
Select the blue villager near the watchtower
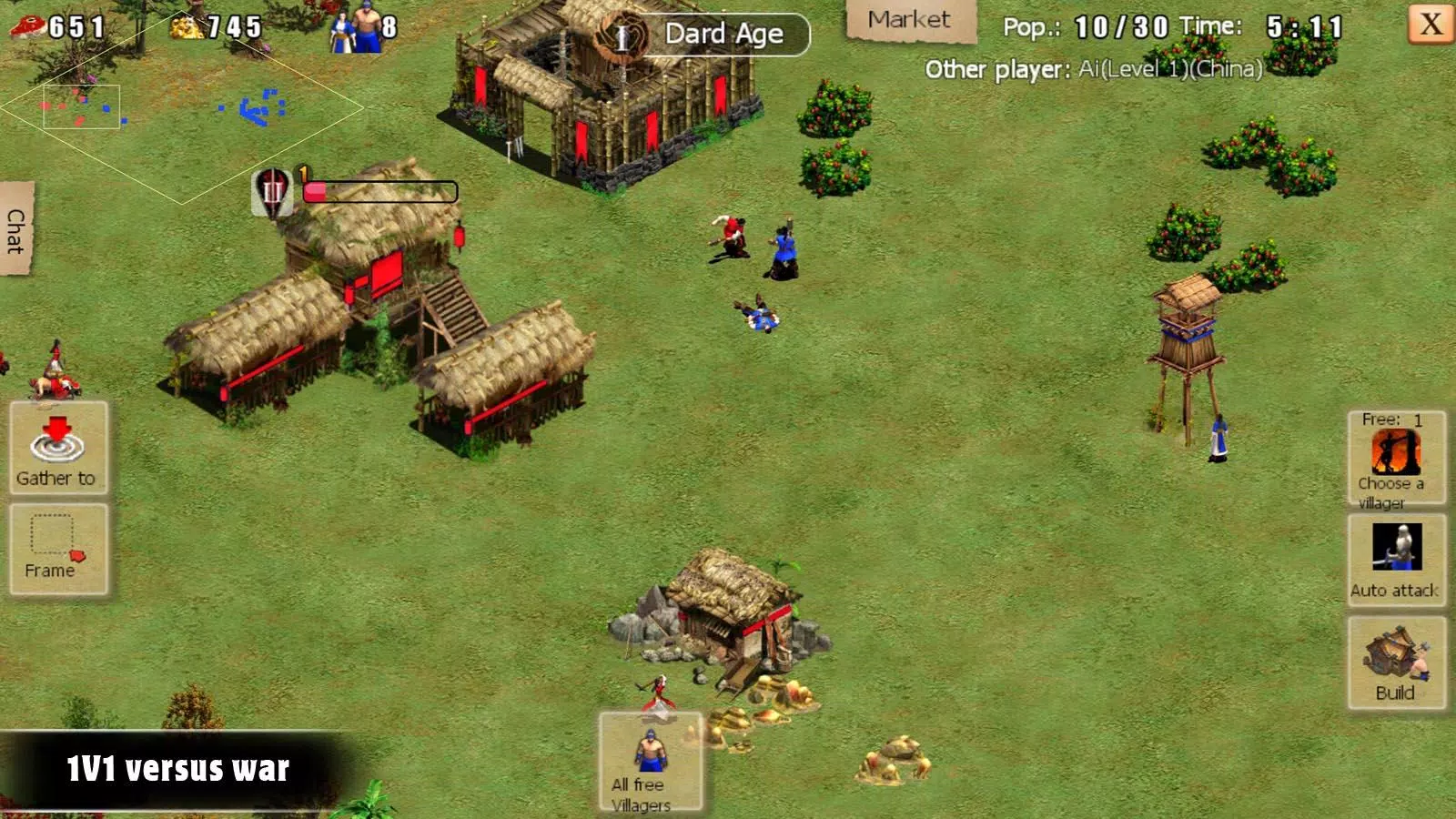coord(1219,437)
